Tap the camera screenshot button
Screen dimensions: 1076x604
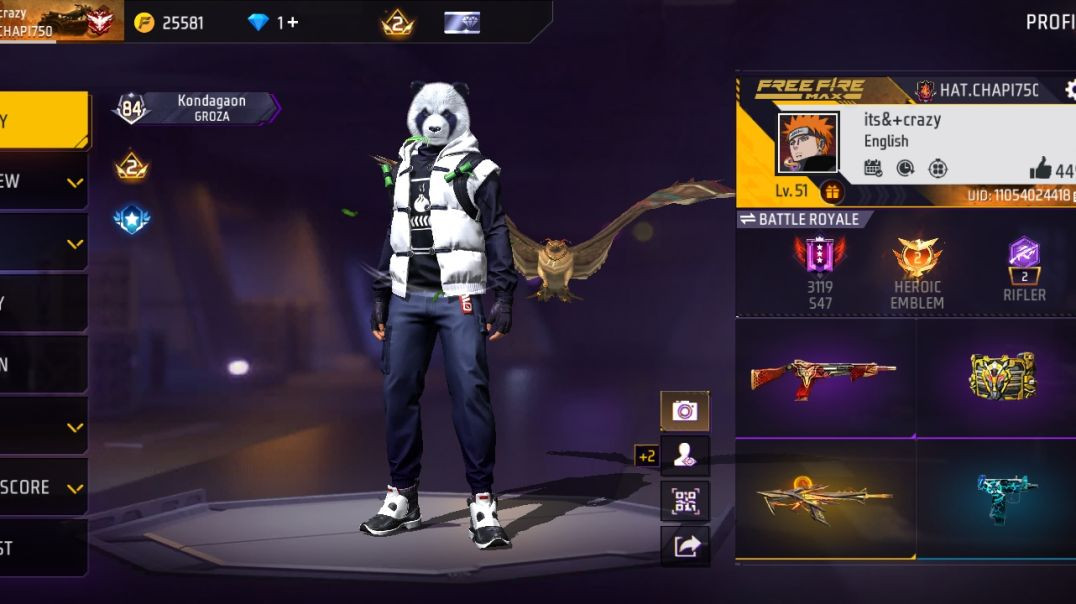(x=684, y=410)
